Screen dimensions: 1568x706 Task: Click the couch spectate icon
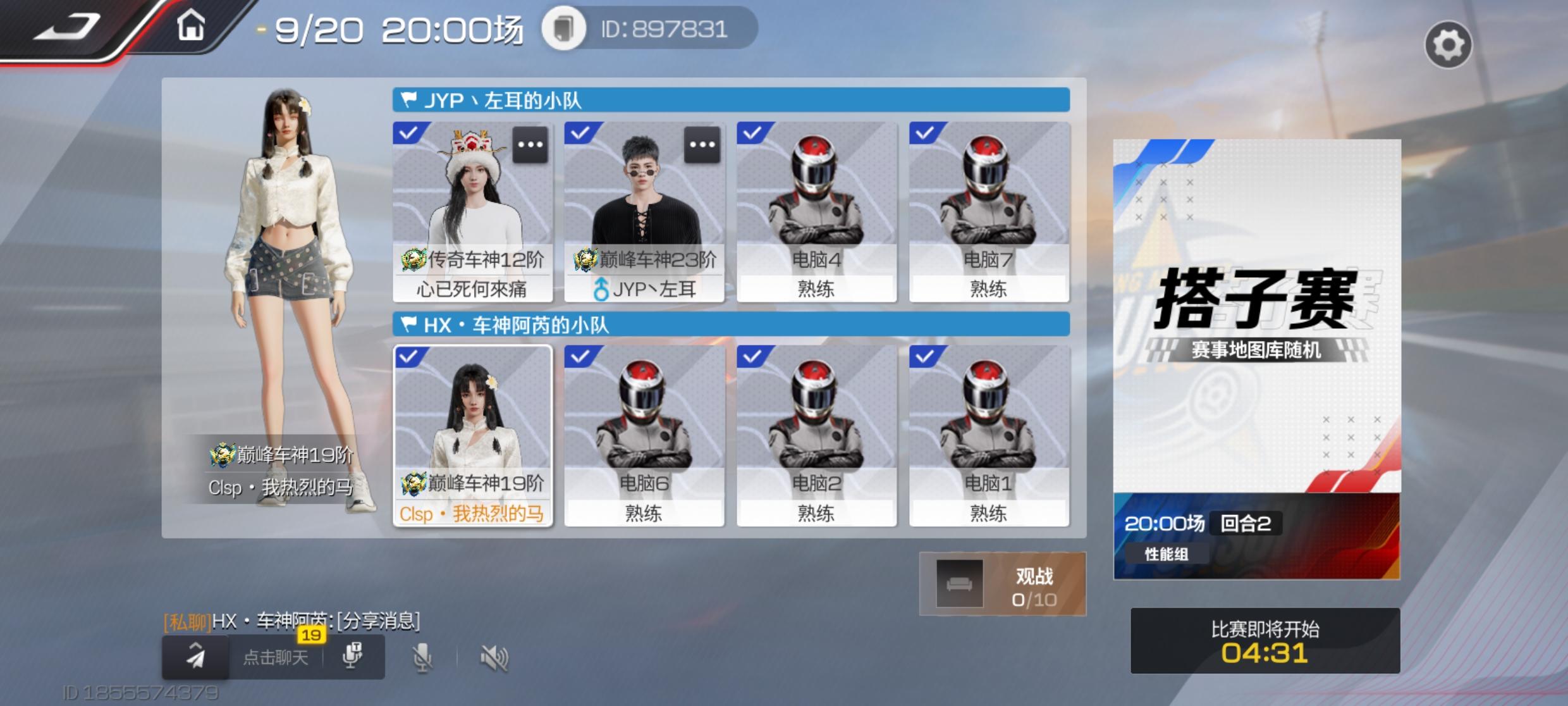coord(959,583)
